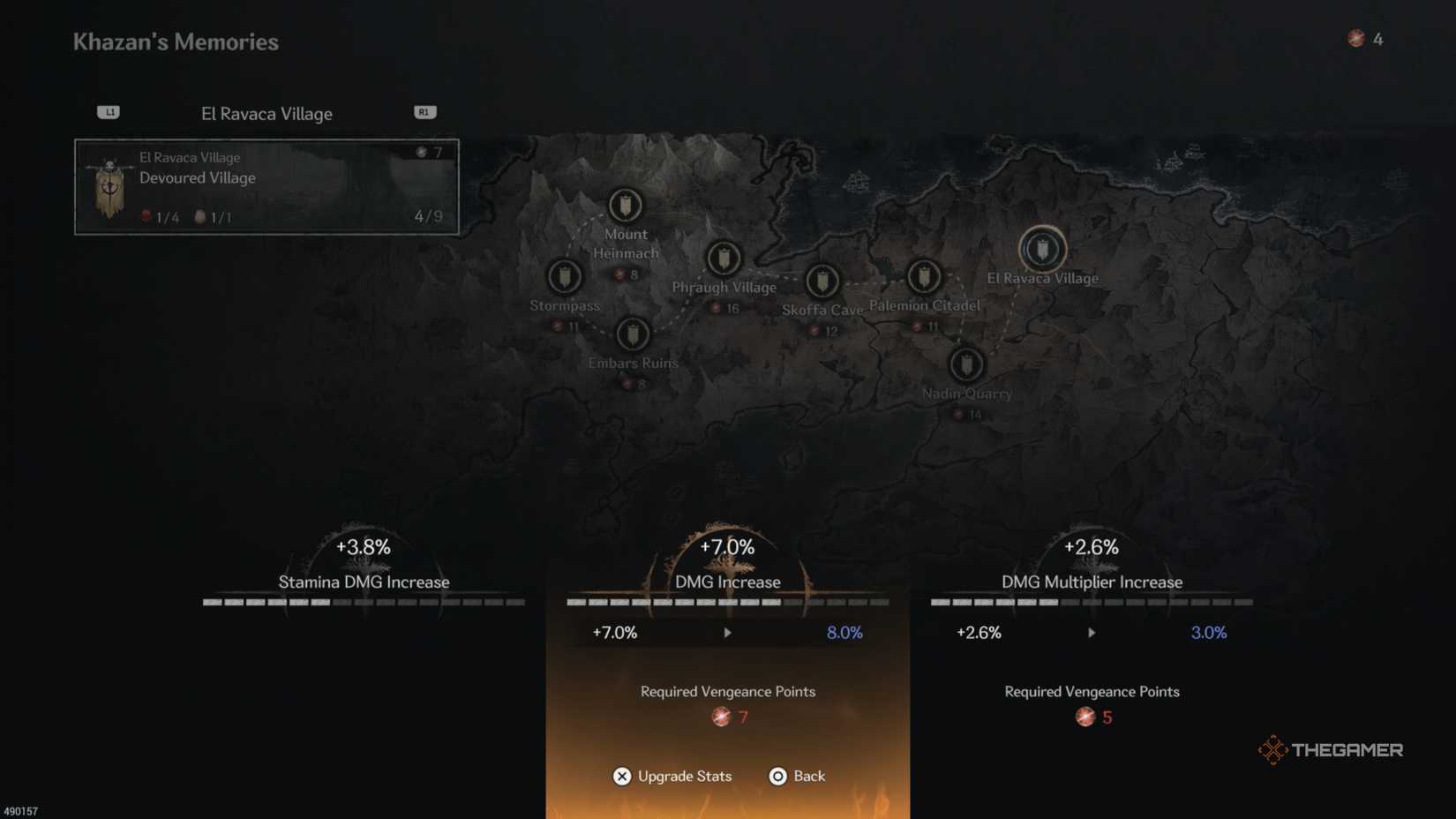This screenshot has height=819, width=1456.
Task: Click the Skoffa Cave location icon
Action: [x=822, y=282]
